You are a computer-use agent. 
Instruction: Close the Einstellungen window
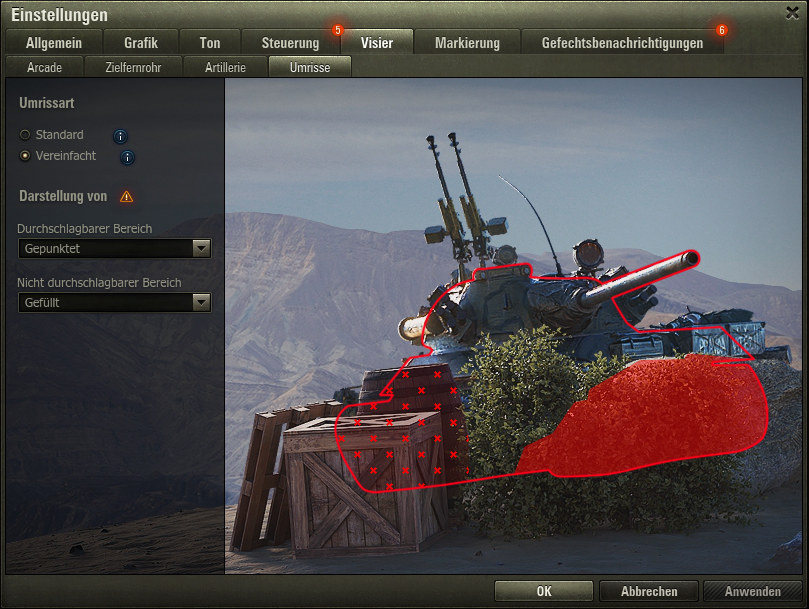click(793, 12)
